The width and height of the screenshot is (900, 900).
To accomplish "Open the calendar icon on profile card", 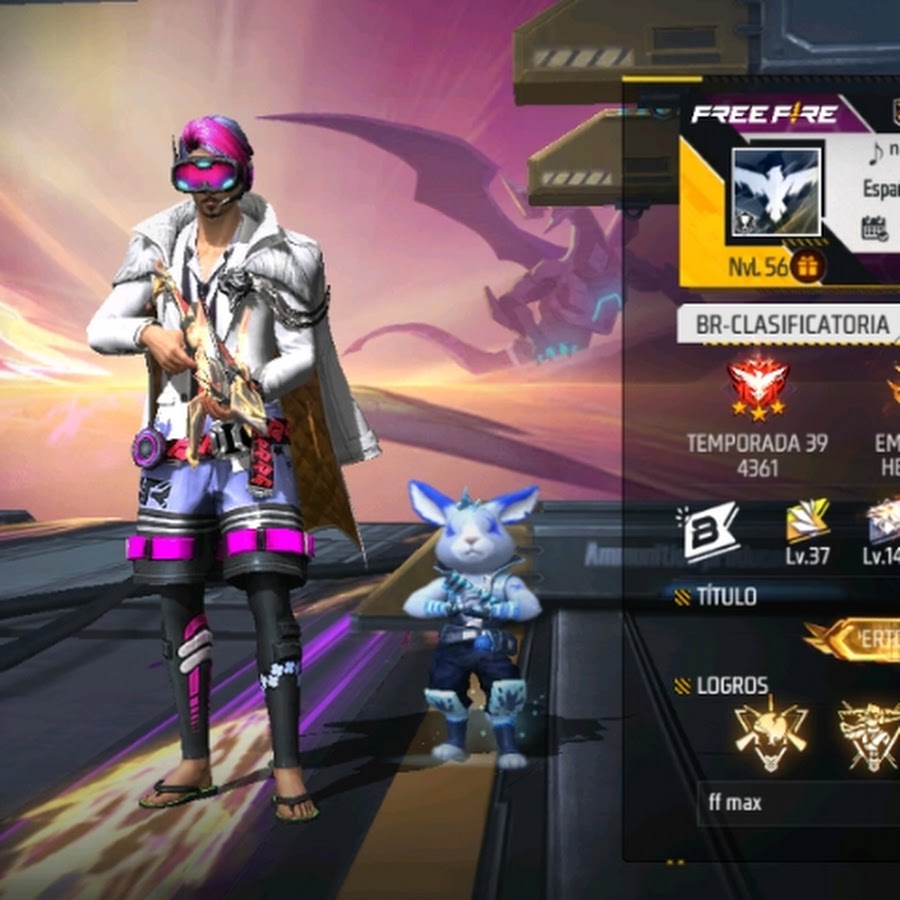I will click(x=874, y=228).
